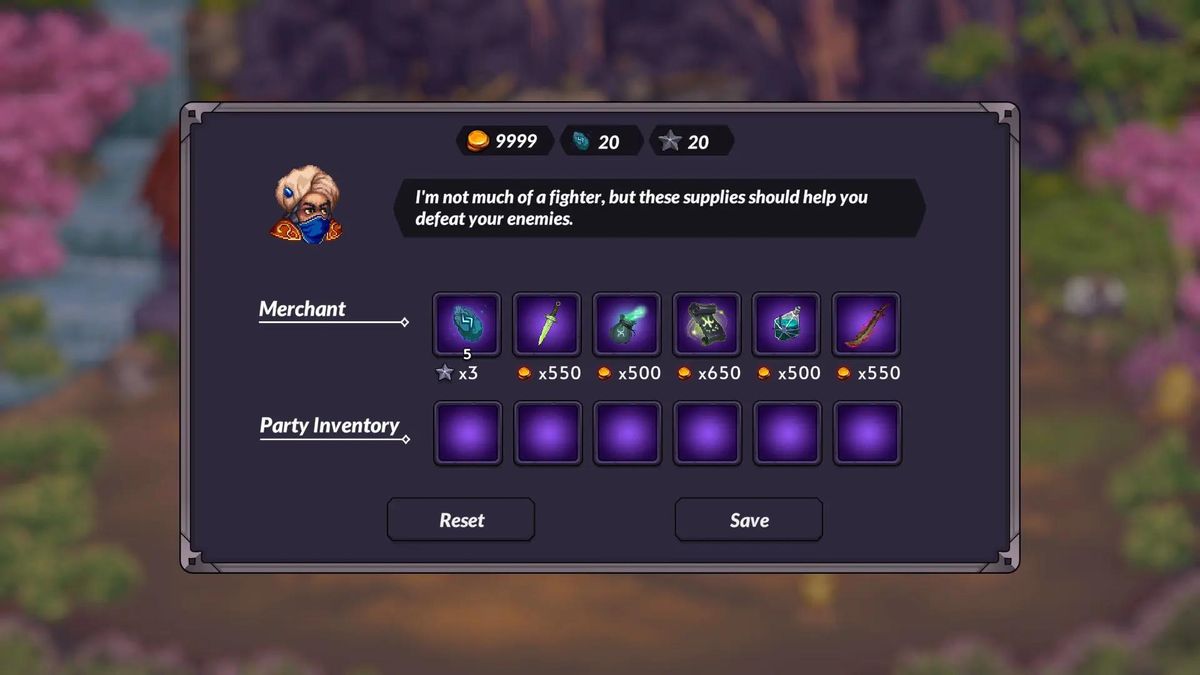The width and height of the screenshot is (1200, 675).
Task: Click the Reset button
Action: (461, 520)
